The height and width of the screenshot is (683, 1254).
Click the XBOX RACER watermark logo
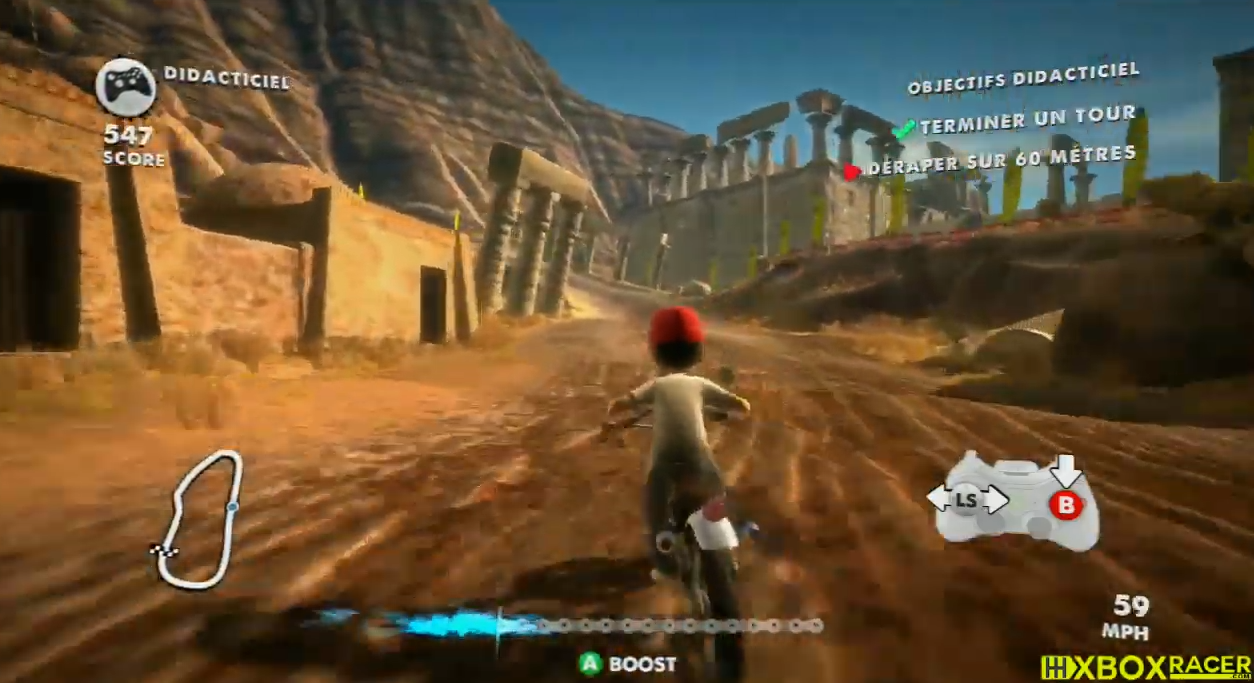[1145, 667]
